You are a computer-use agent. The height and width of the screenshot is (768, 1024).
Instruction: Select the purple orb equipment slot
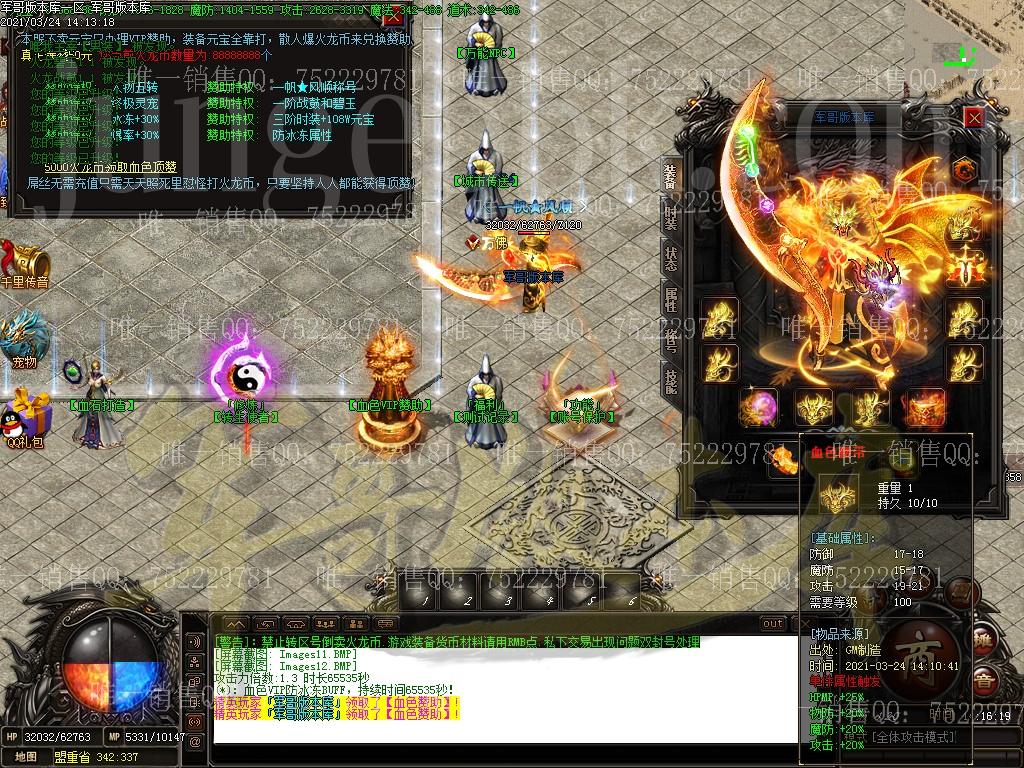pos(758,409)
